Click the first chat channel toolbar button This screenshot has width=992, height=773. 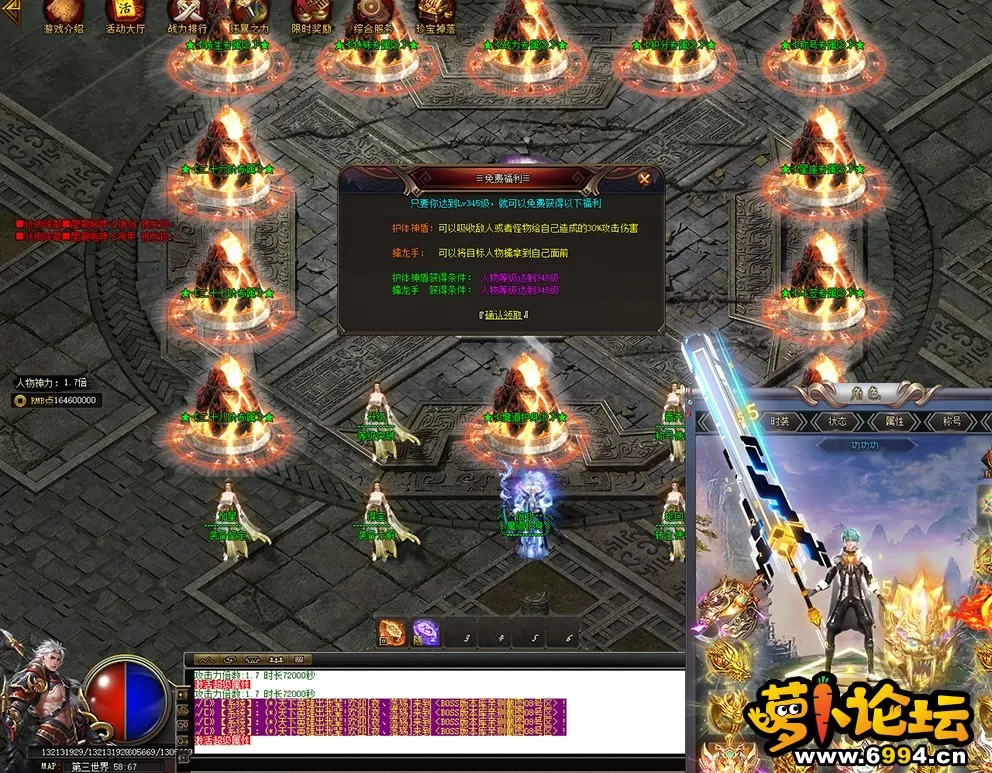click(206, 660)
